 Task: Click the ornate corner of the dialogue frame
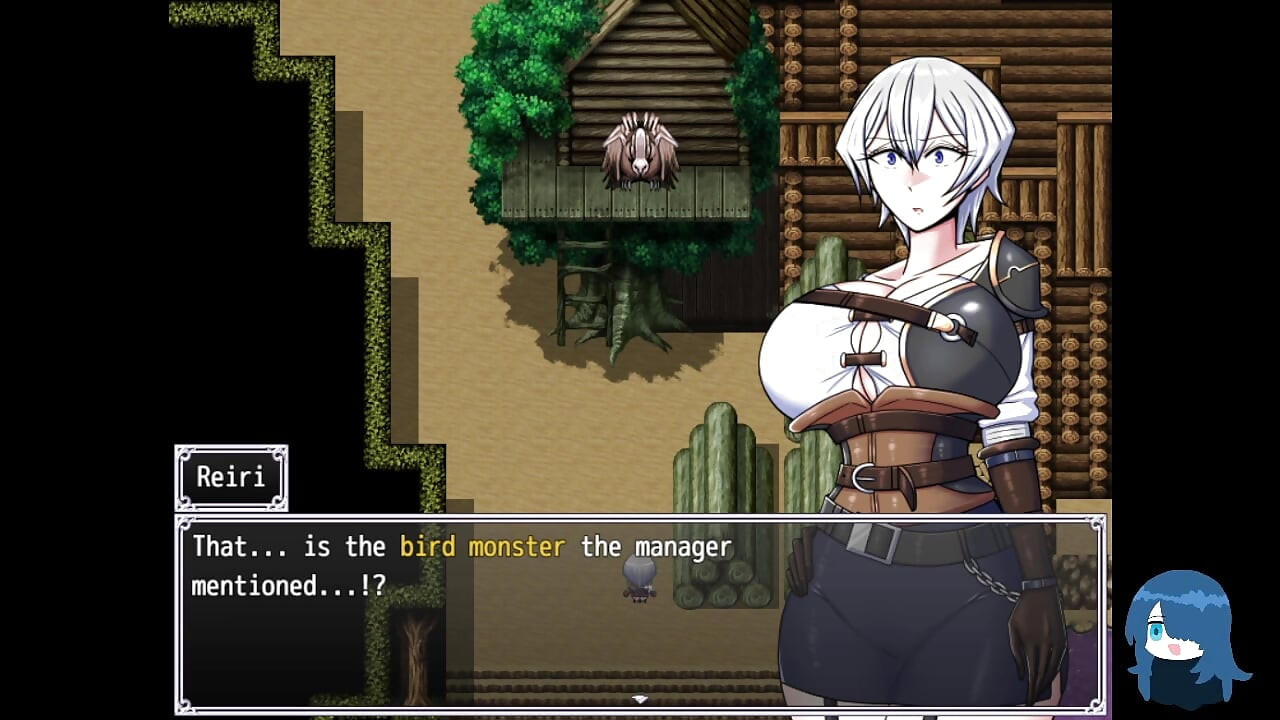pos(183,522)
